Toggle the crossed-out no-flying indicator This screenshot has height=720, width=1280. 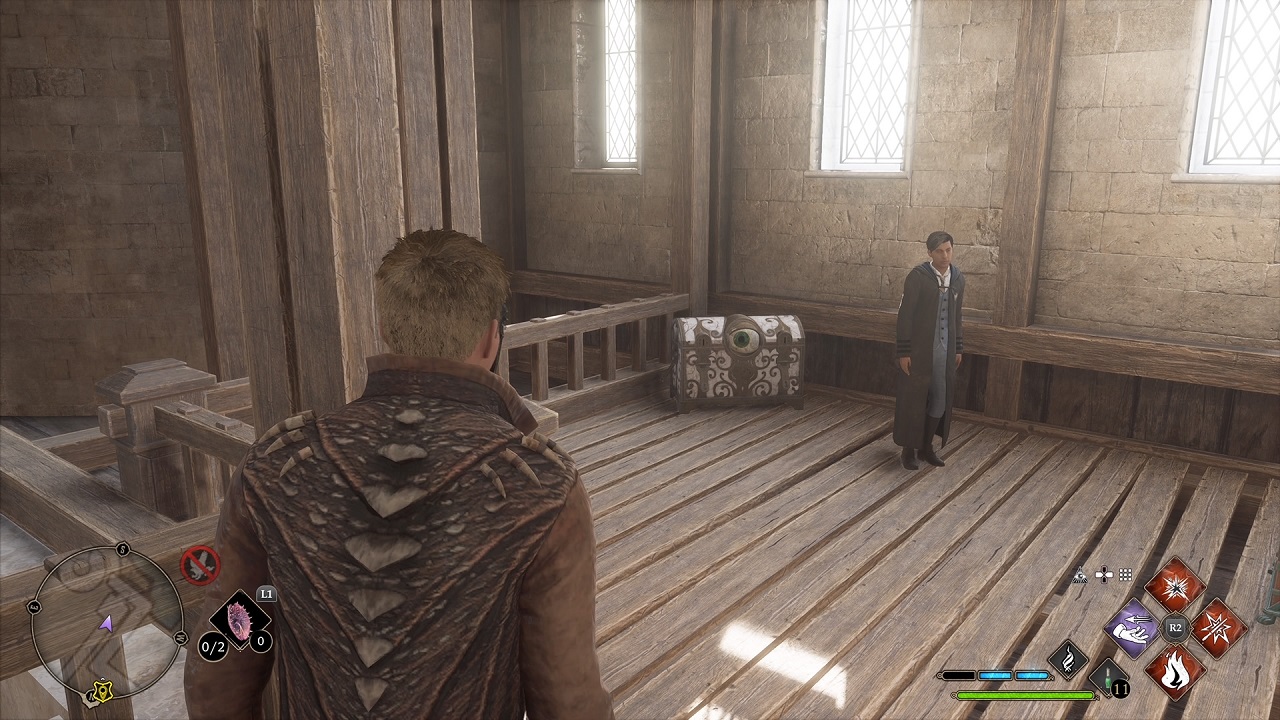click(200, 565)
